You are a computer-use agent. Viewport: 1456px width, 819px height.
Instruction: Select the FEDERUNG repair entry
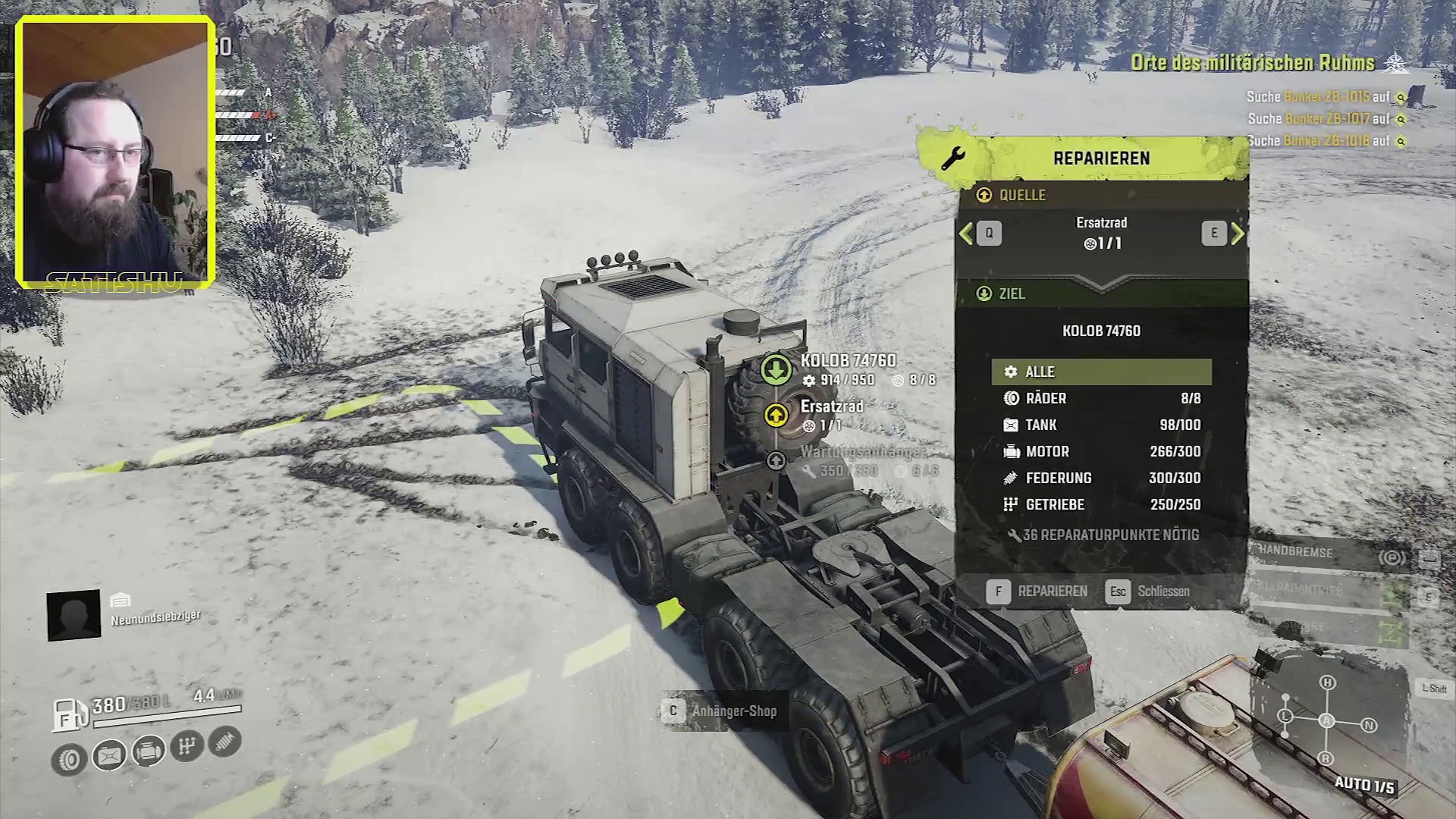click(x=1101, y=478)
